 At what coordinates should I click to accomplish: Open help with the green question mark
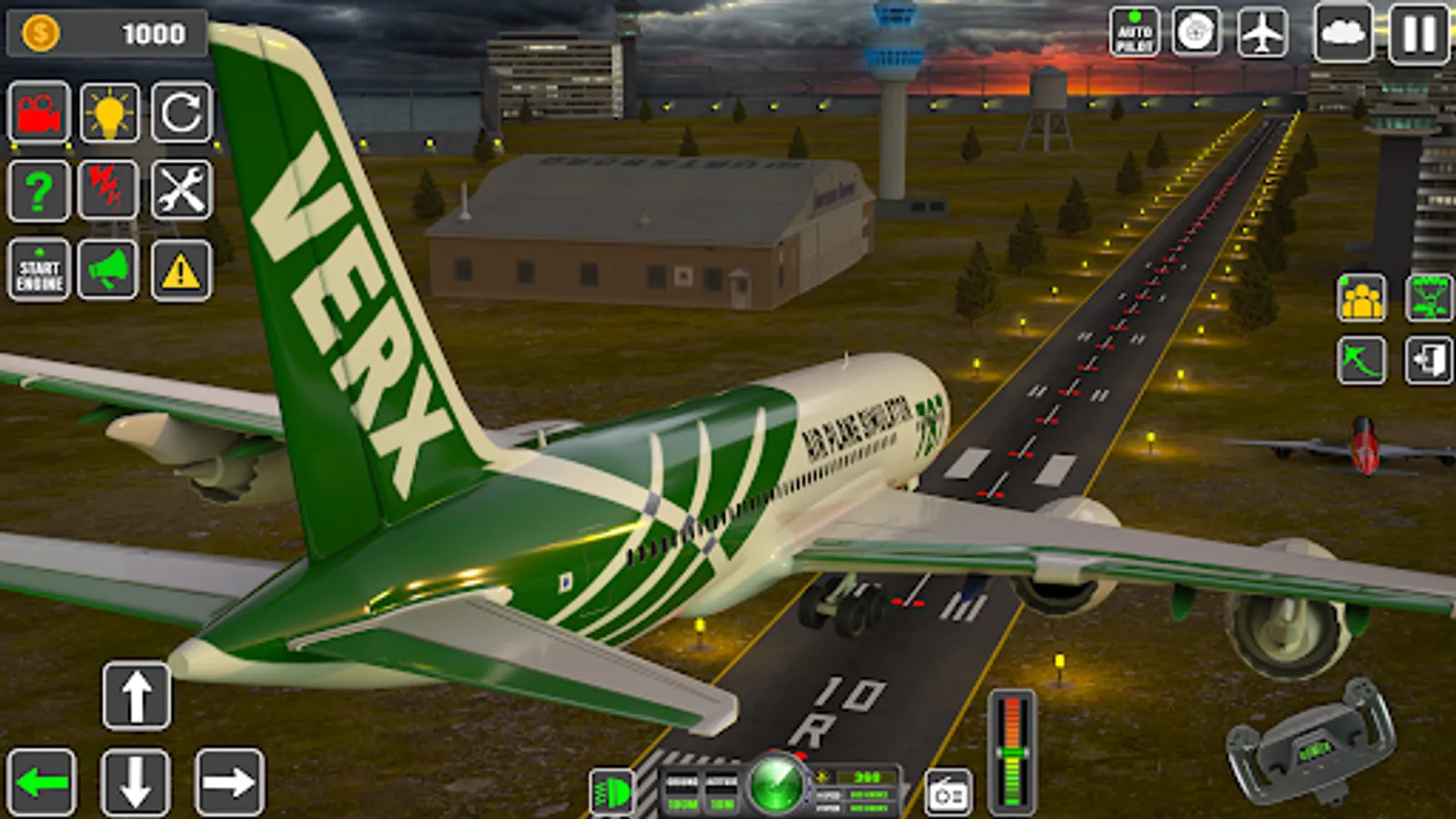[x=39, y=191]
